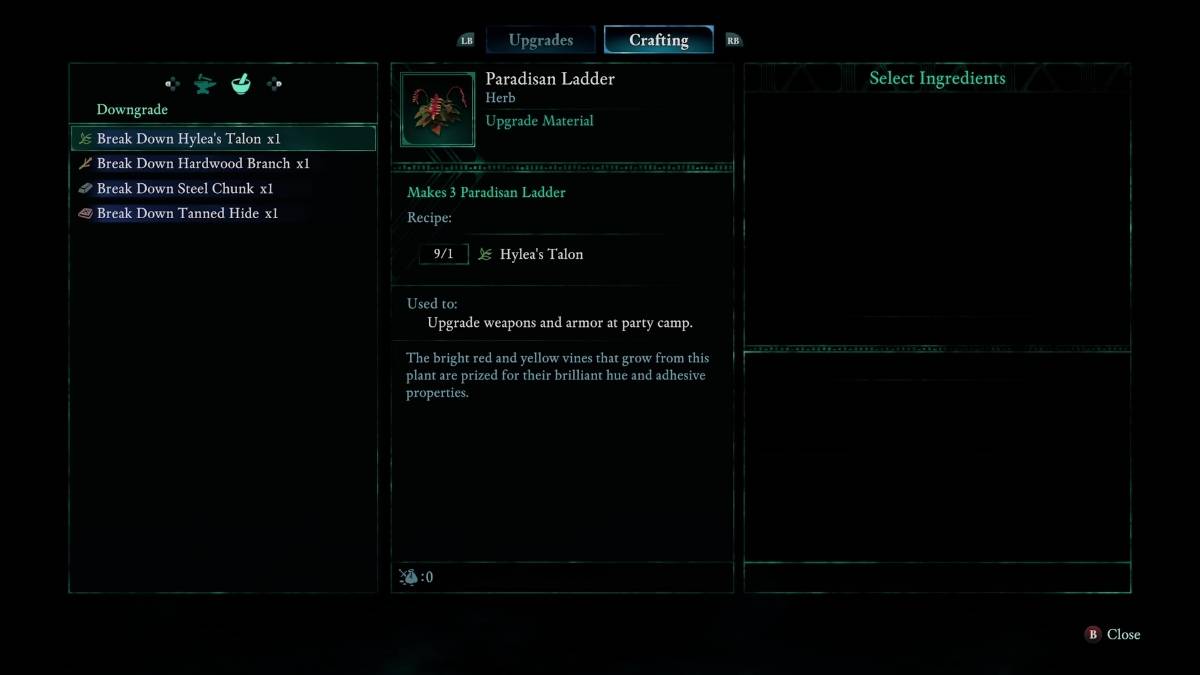
Task: Close the crafting menu
Action: 1113,634
